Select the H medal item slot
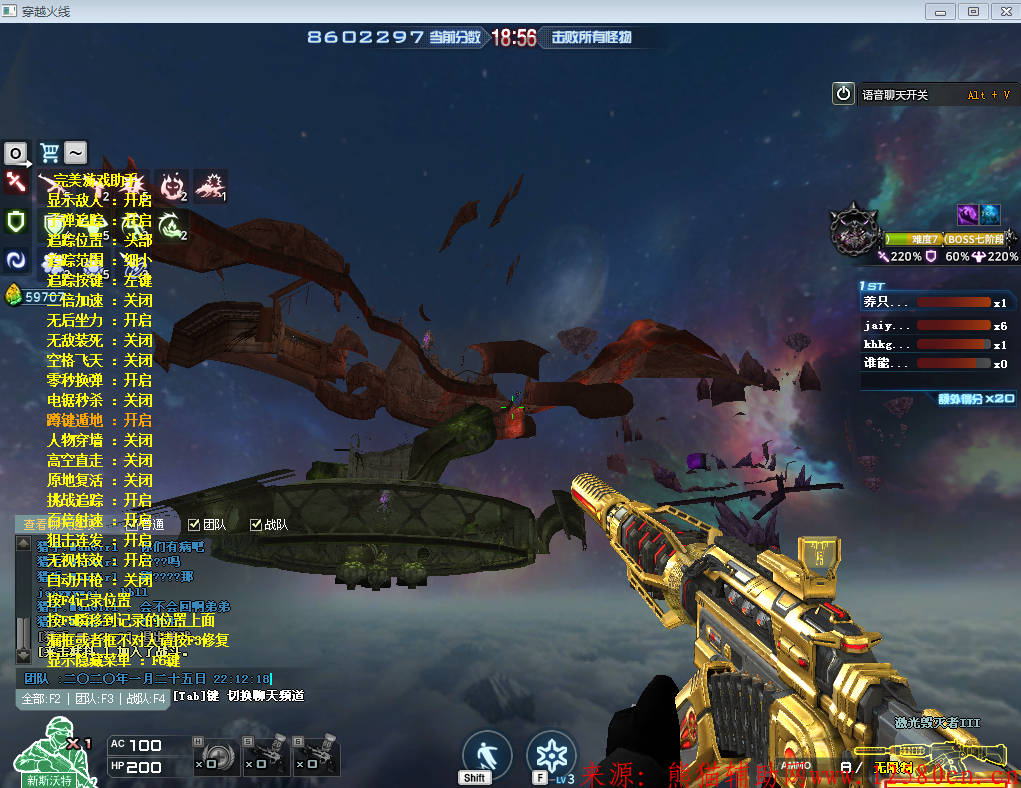The image size is (1021, 788). coord(216,757)
